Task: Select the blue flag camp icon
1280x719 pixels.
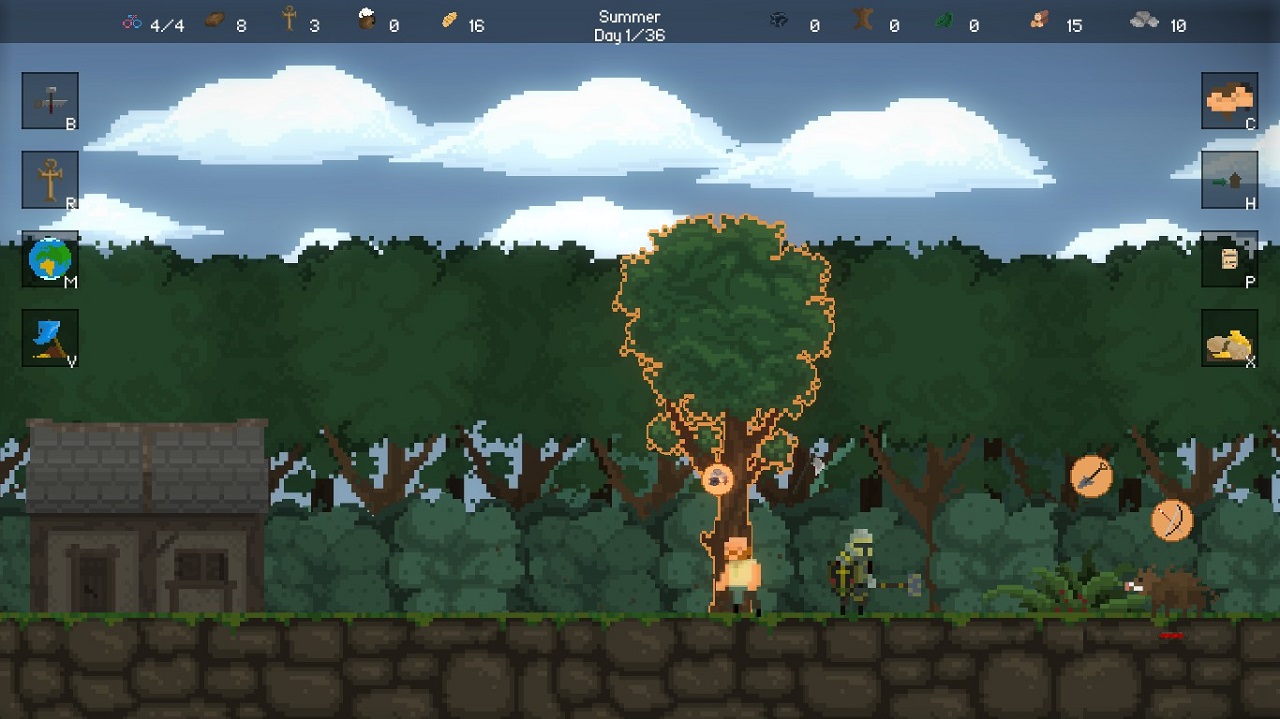Action: (50, 338)
